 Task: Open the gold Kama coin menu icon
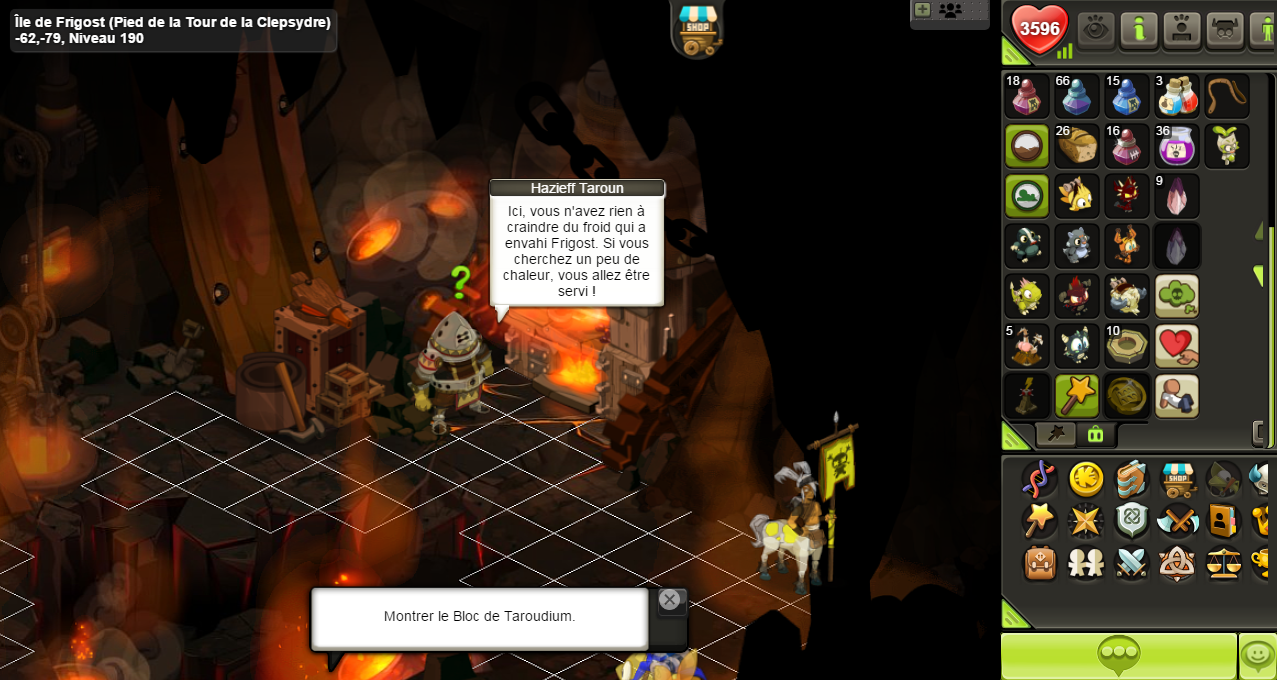(1086, 480)
